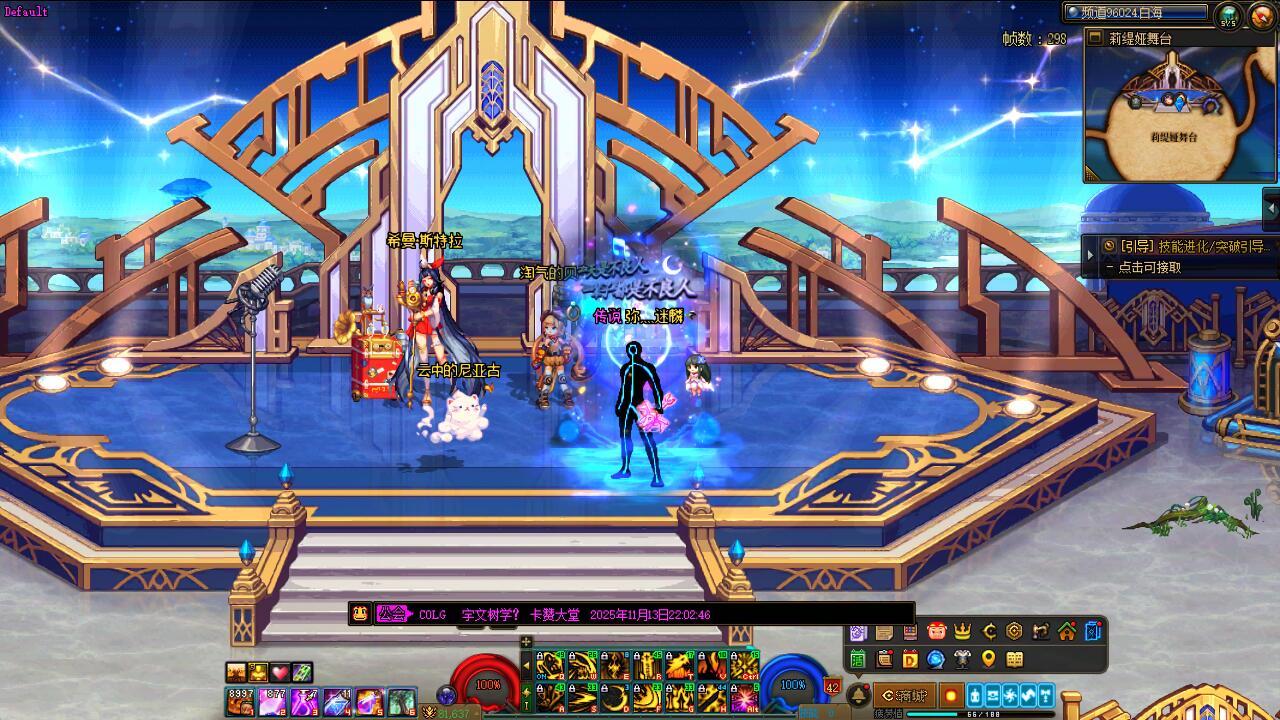Open the green calendar activity icon
Screen dimensions: 1280x720
pyautogui.click(x=858, y=659)
